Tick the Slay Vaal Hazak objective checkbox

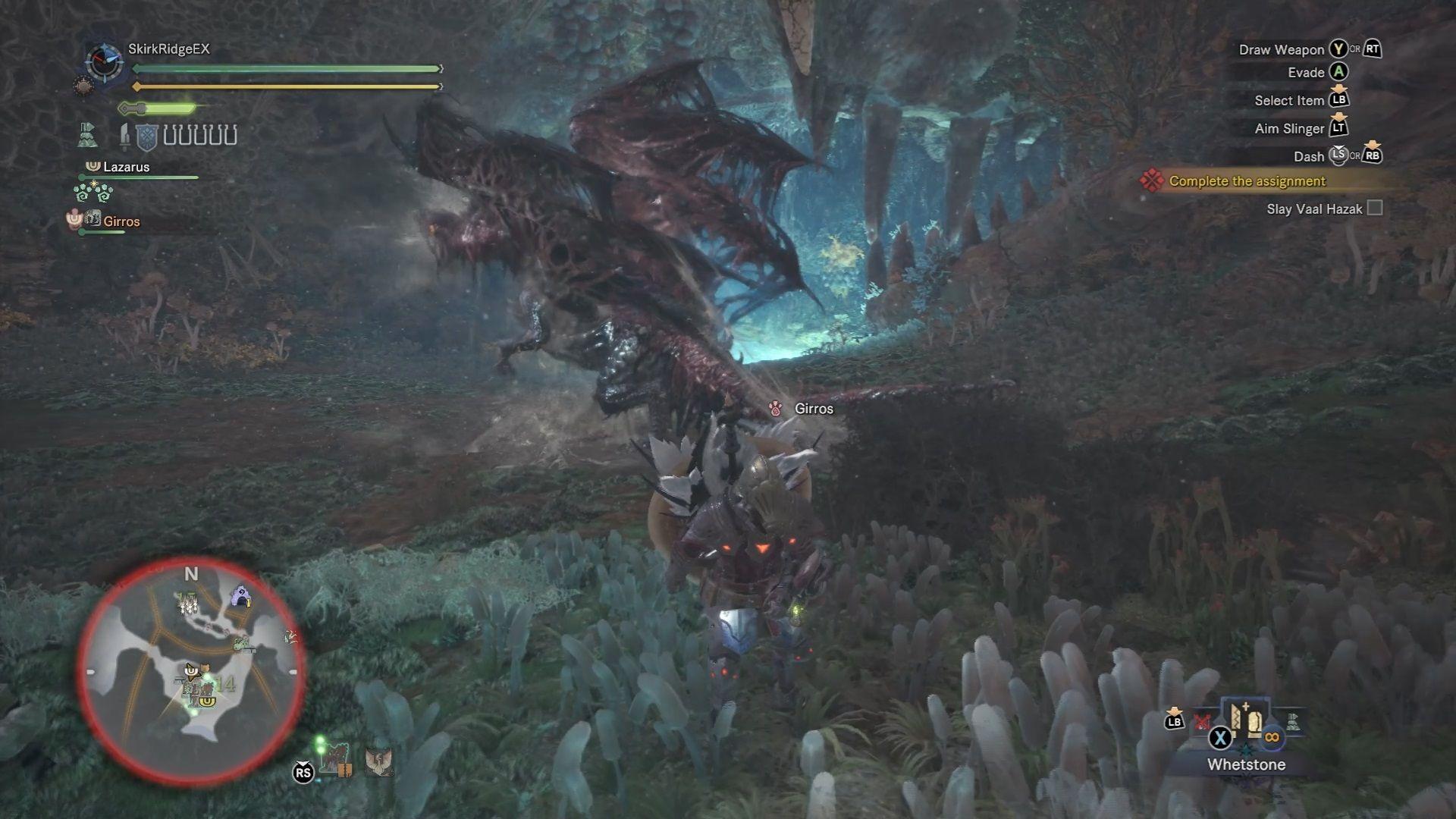tap(1374, 209)
